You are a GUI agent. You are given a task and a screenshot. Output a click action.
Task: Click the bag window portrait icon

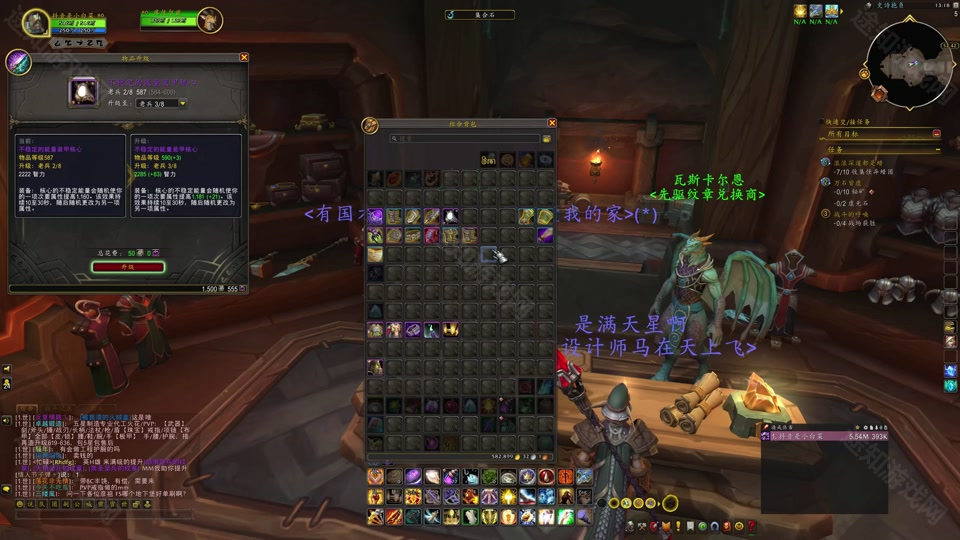(x=370, y=125)
